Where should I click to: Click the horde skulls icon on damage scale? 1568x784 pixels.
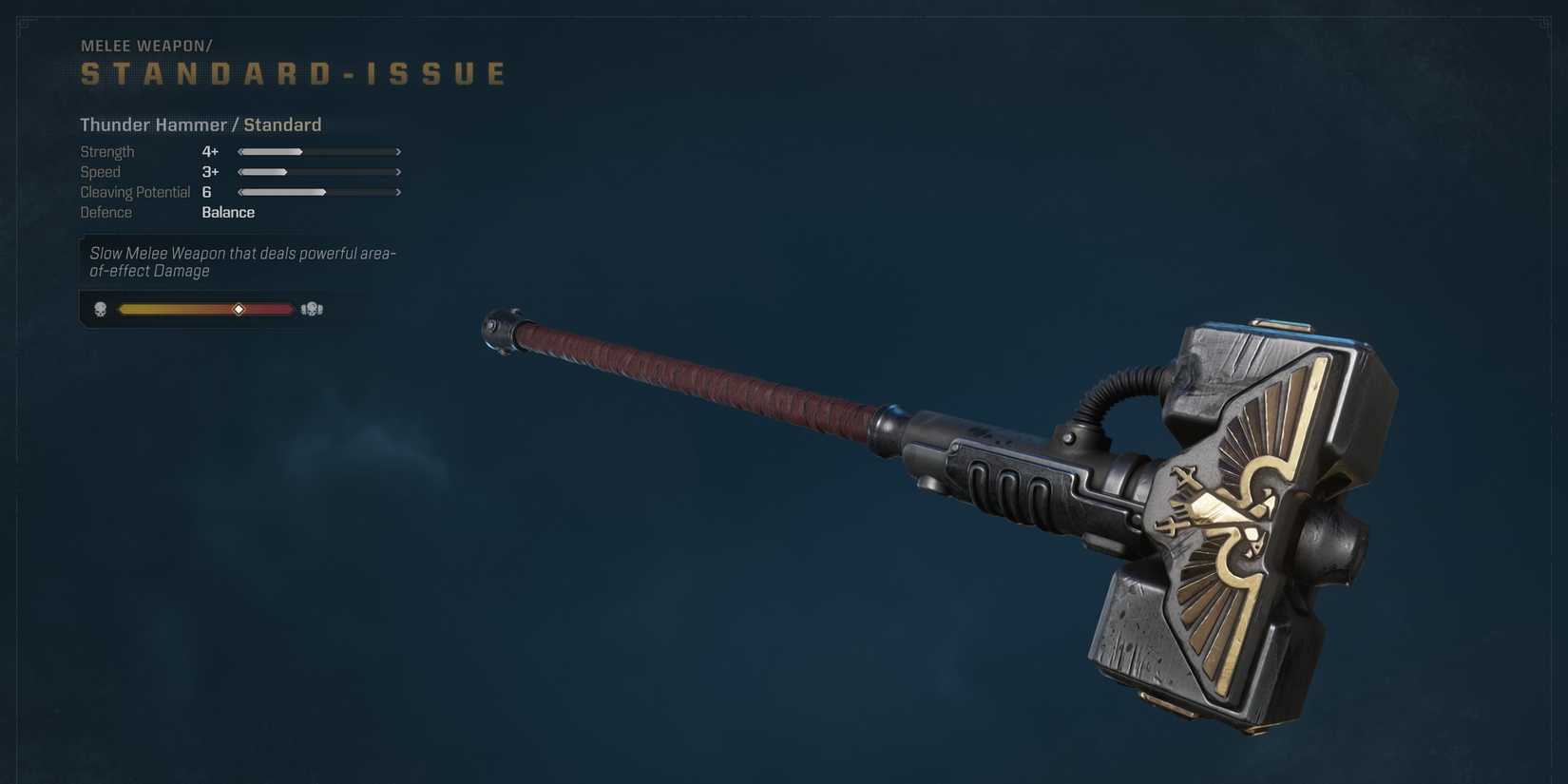click(x=310, y=309)
